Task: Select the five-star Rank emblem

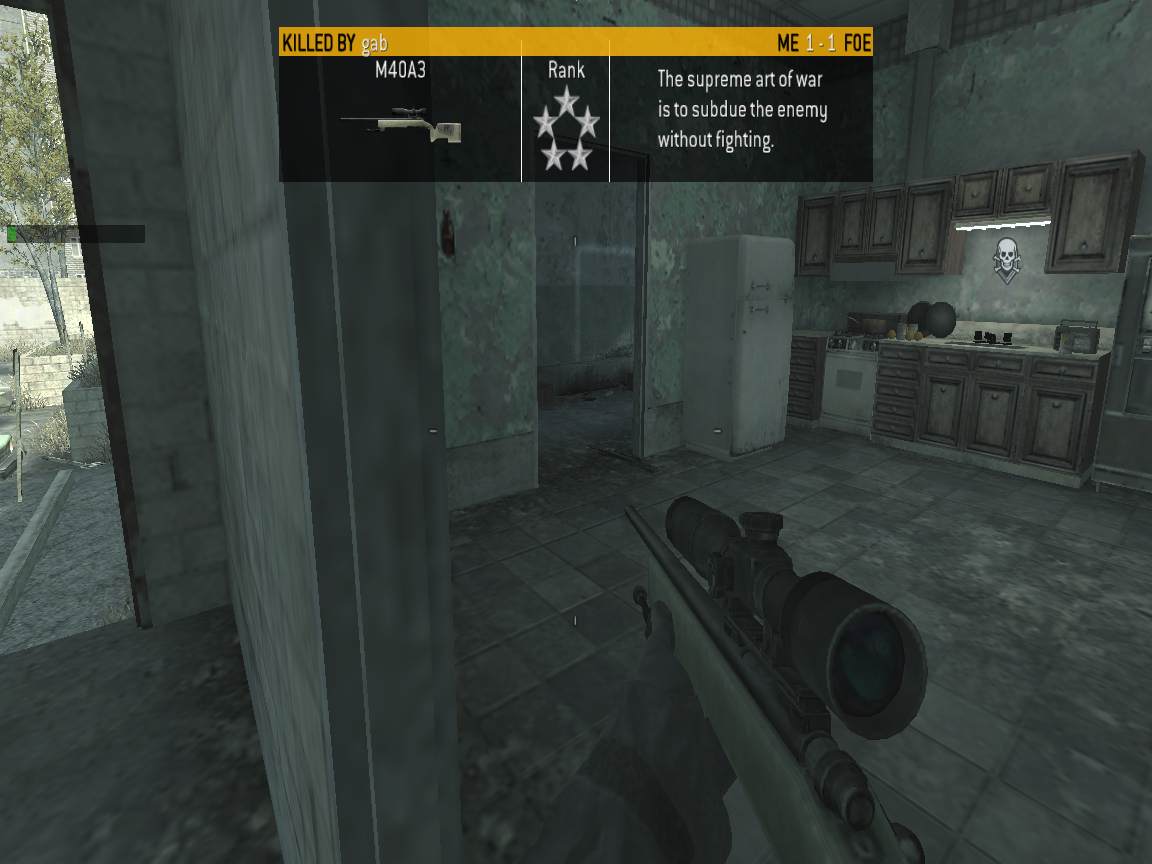Action: coord(566,128)
